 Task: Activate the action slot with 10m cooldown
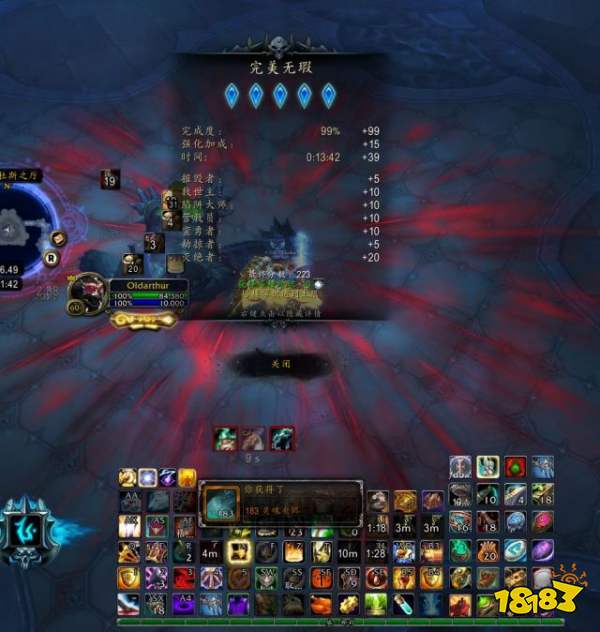[348, 551]
